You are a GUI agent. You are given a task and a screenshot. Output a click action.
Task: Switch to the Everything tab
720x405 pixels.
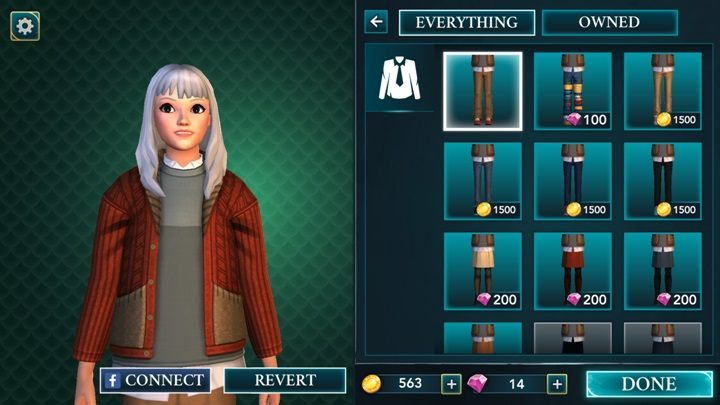[466, 22]
